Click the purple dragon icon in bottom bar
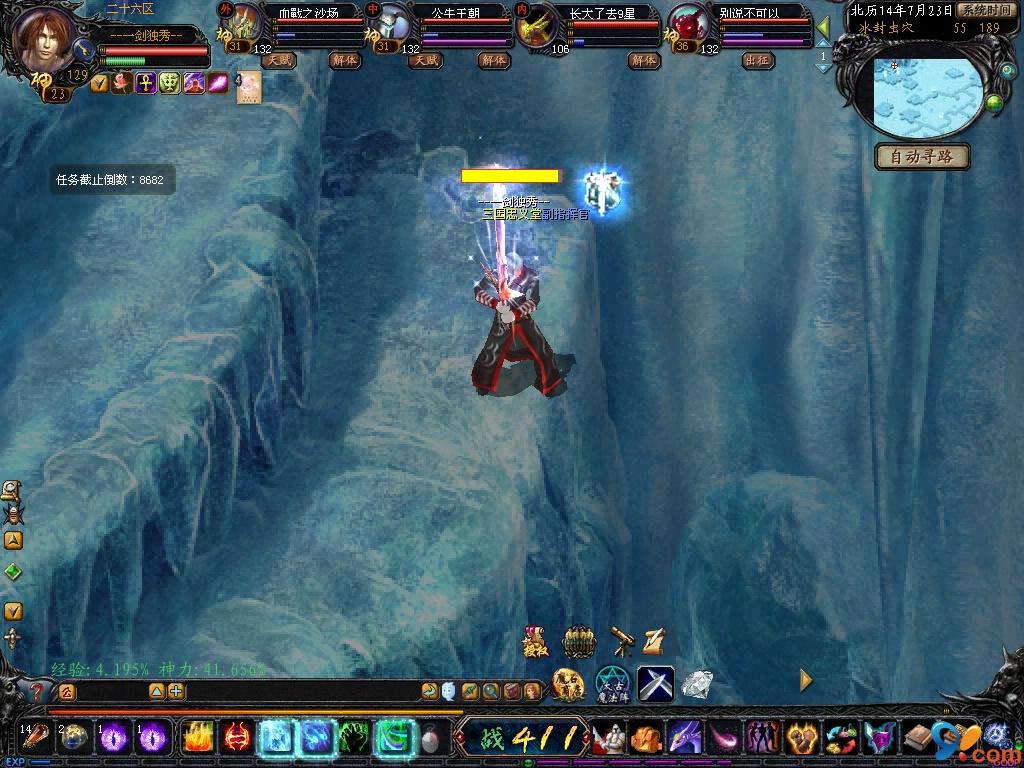Viewport: 1024px width, 768px height. (x=683, y=738)
